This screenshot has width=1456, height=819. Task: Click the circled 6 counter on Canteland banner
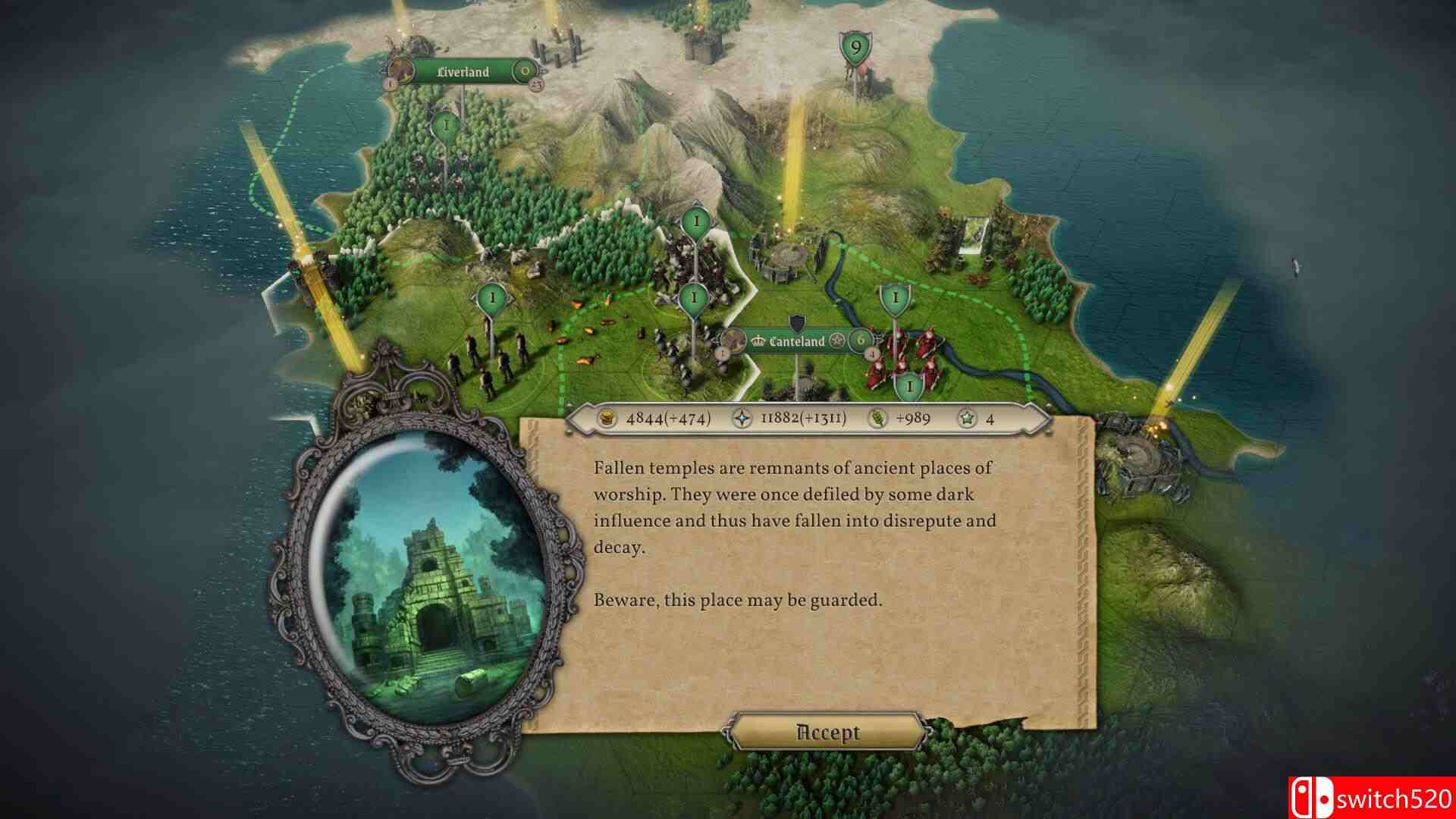[x=860, y=341]
